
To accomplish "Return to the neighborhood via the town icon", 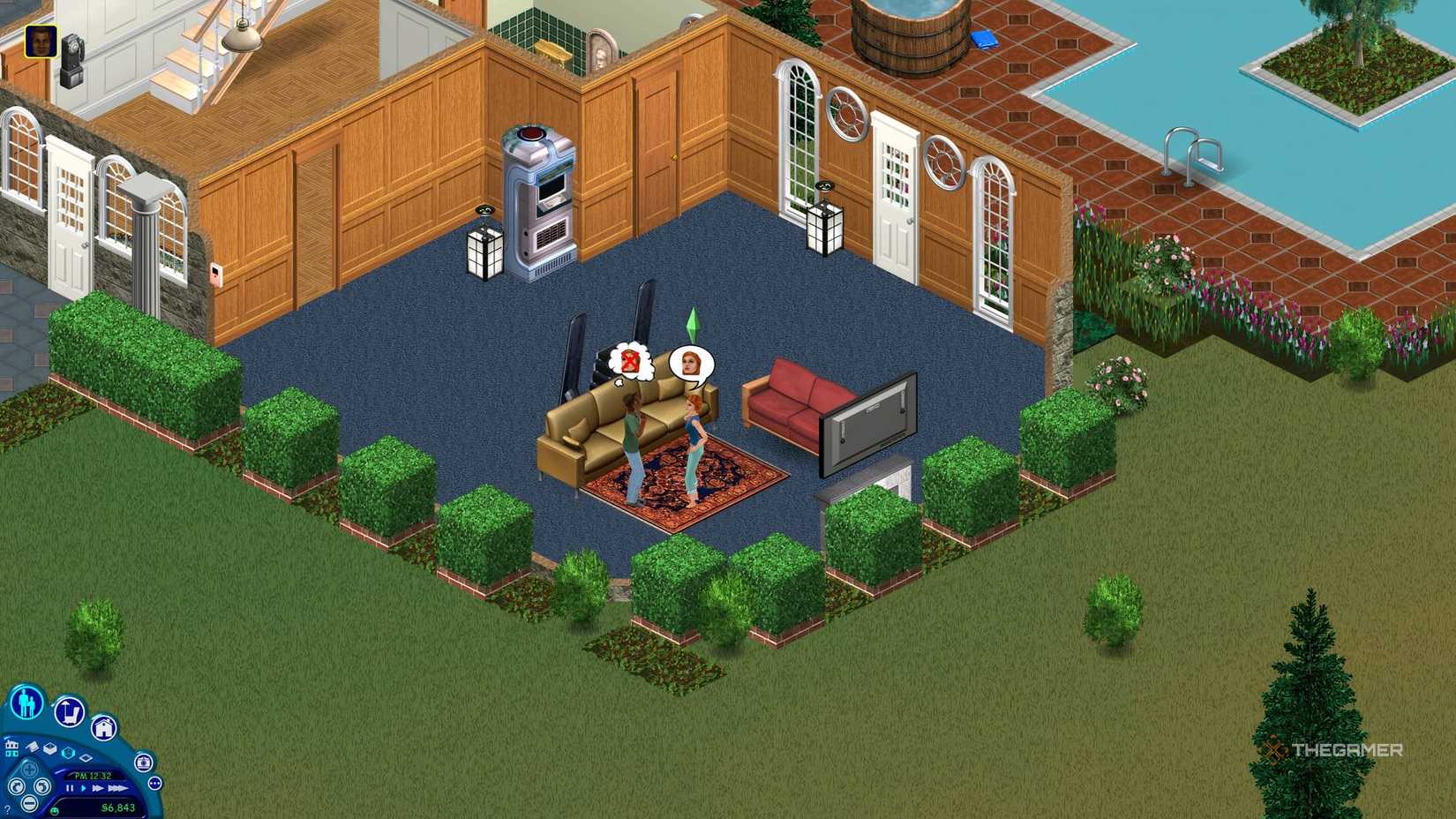I will 11,749.
